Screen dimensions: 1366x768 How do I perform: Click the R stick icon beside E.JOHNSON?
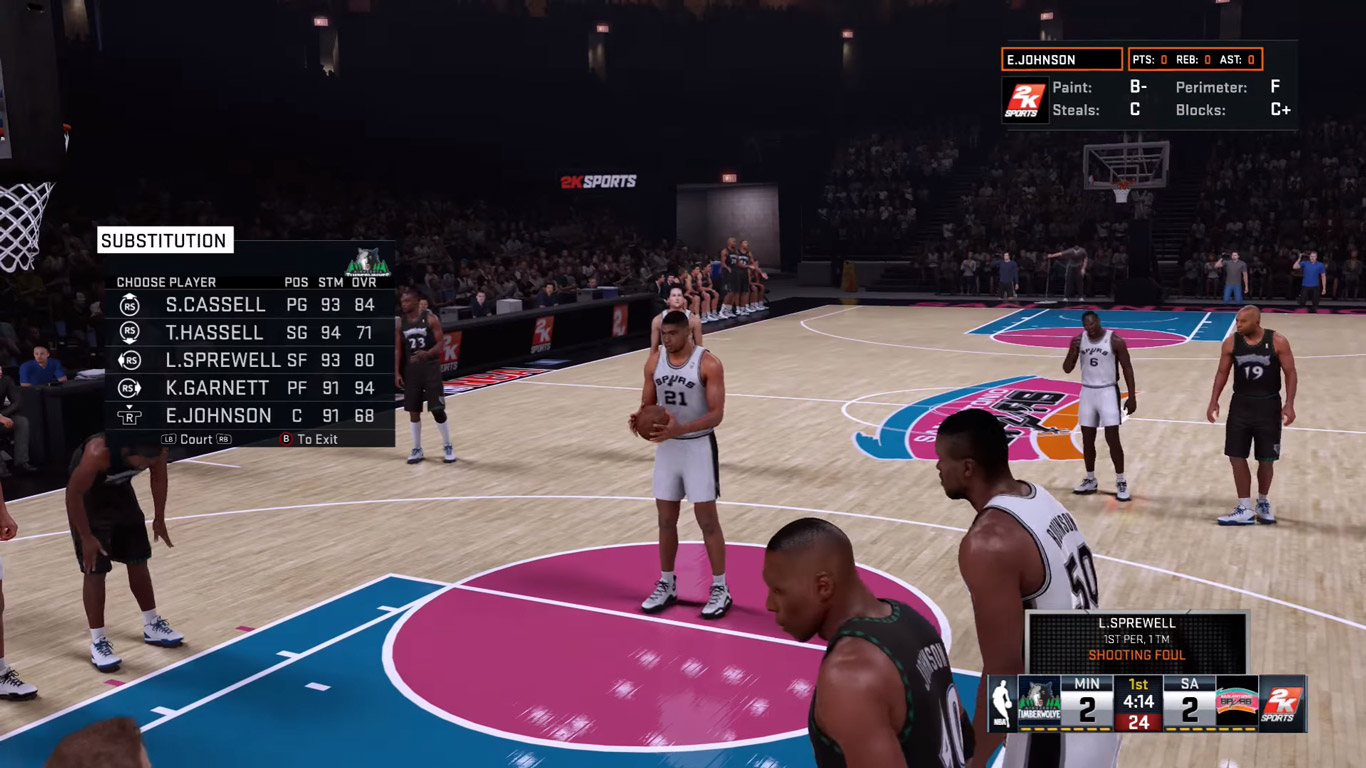[129, 415]
